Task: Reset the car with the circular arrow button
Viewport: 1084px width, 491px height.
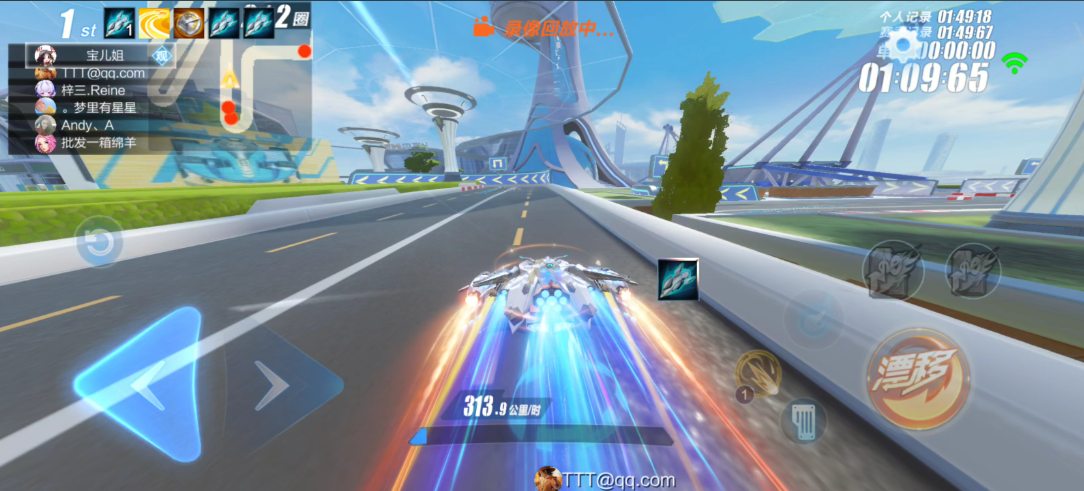Action: pos(98,242)
